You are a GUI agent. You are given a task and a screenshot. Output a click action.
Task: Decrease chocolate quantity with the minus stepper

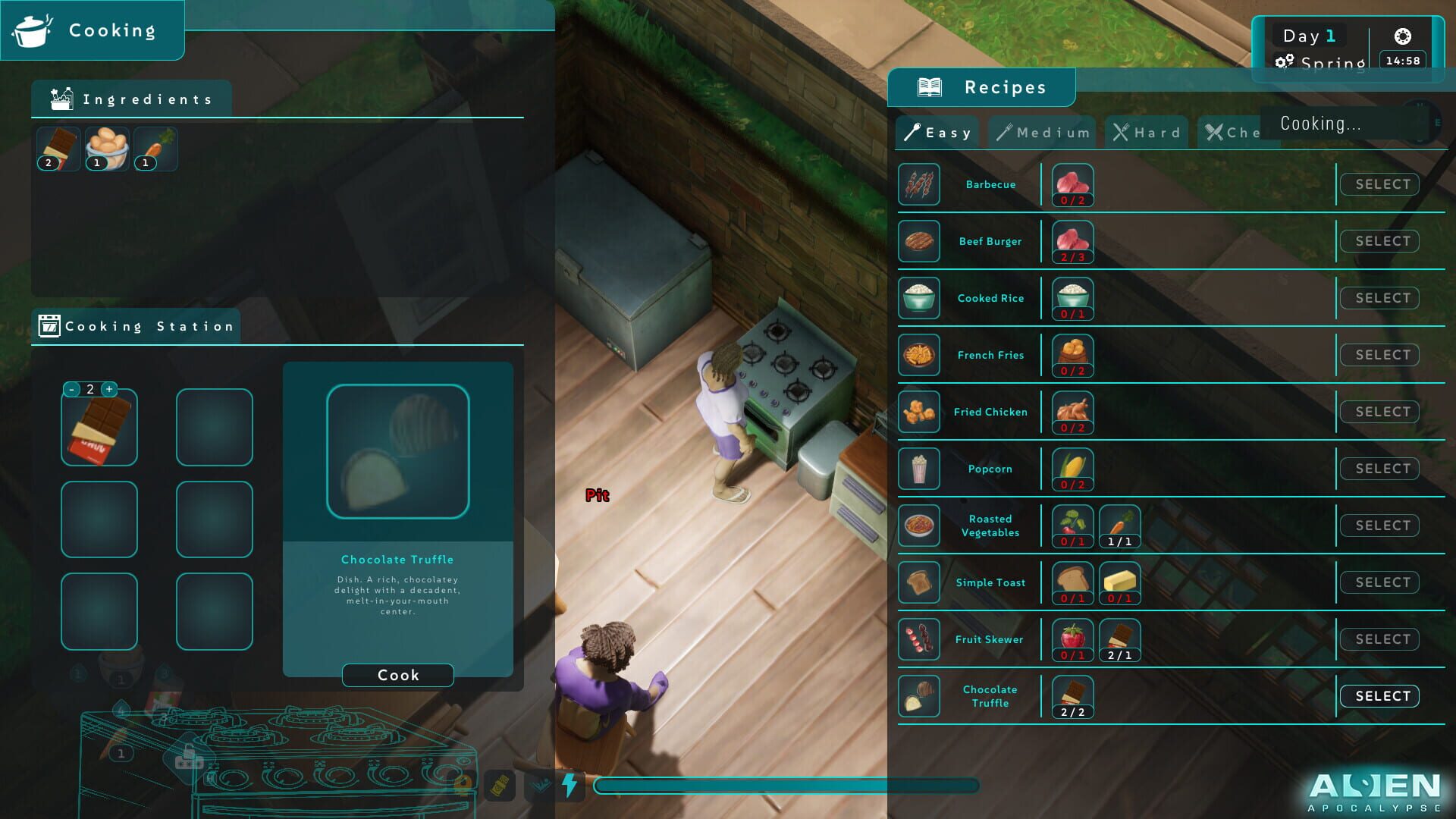click(x=74, y=388)
